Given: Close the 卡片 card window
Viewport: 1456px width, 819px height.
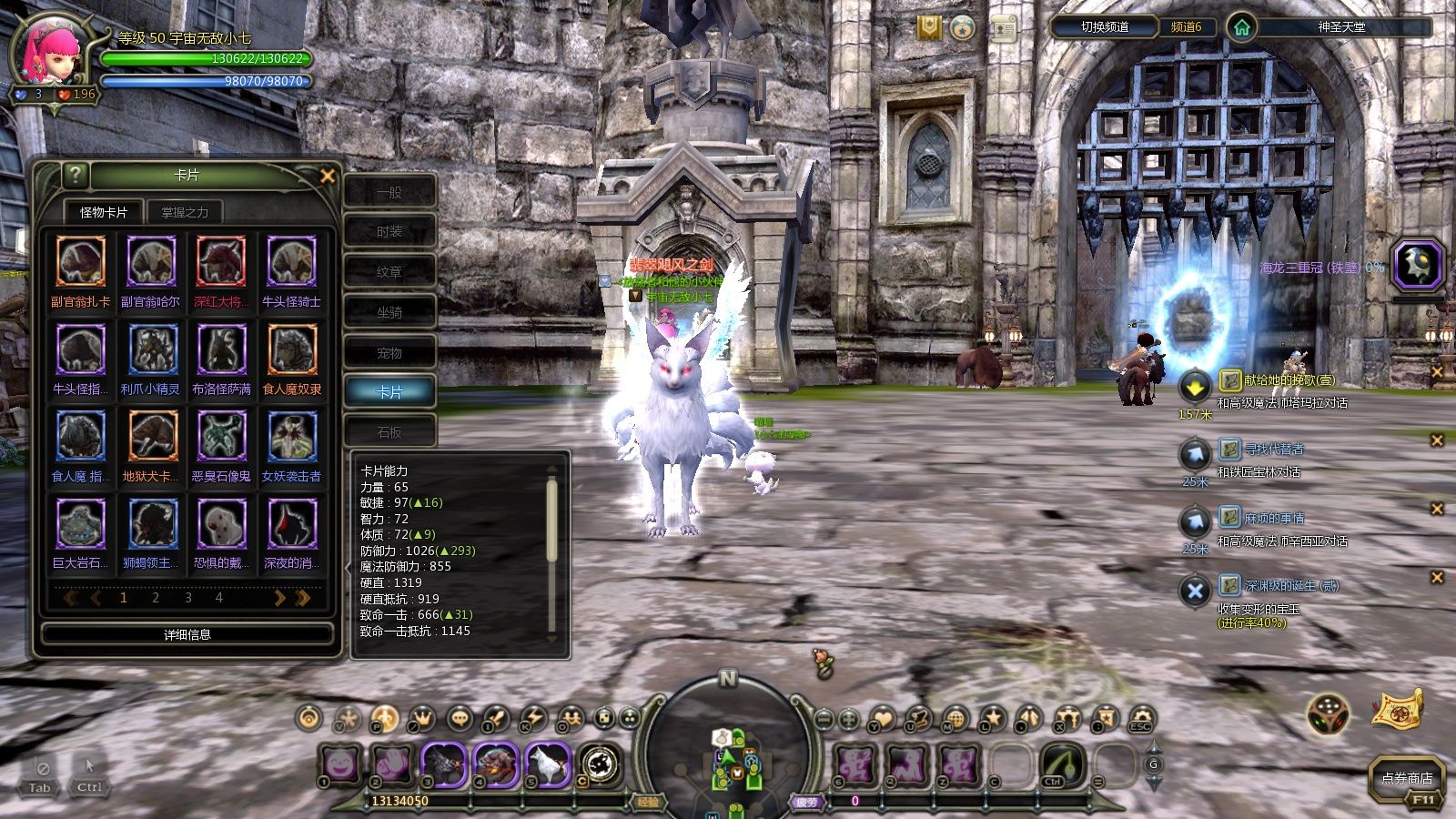Looking at the screenshot, I should (x=328, y=177).
